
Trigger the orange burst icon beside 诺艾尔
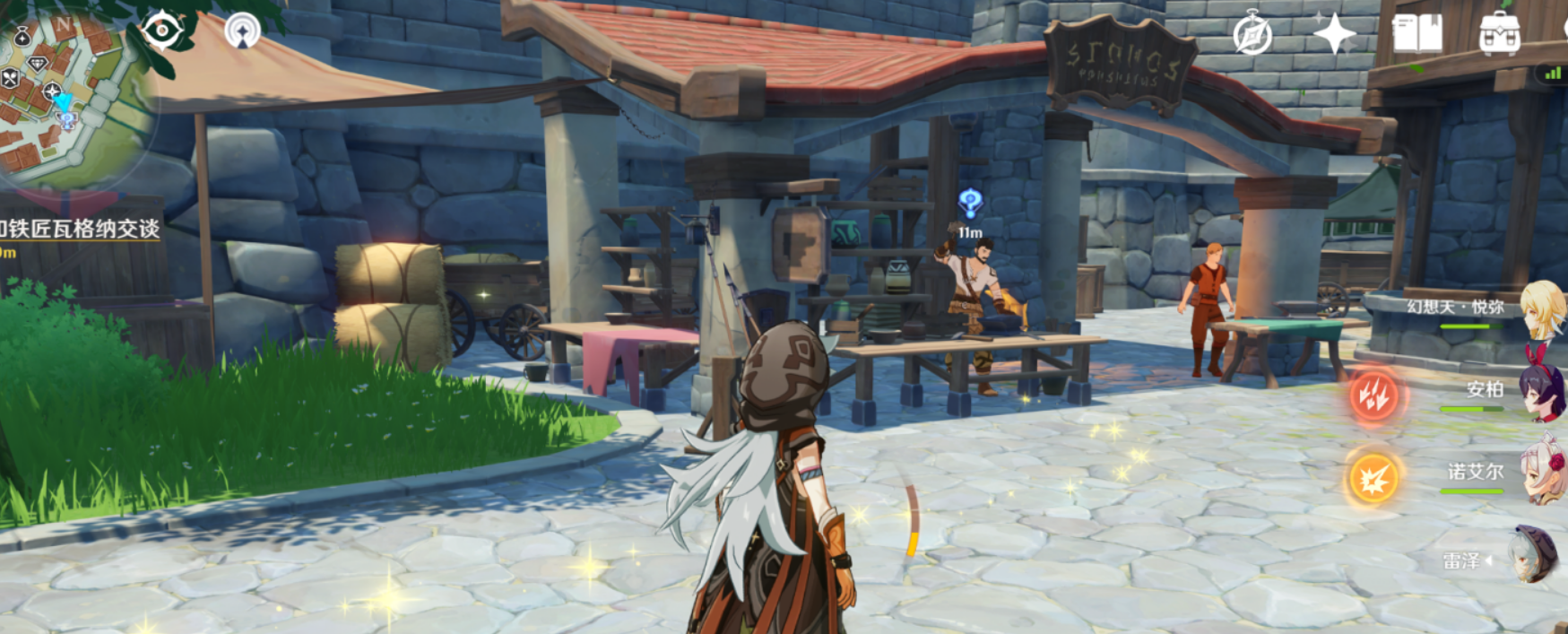(x=1373, y=477)
